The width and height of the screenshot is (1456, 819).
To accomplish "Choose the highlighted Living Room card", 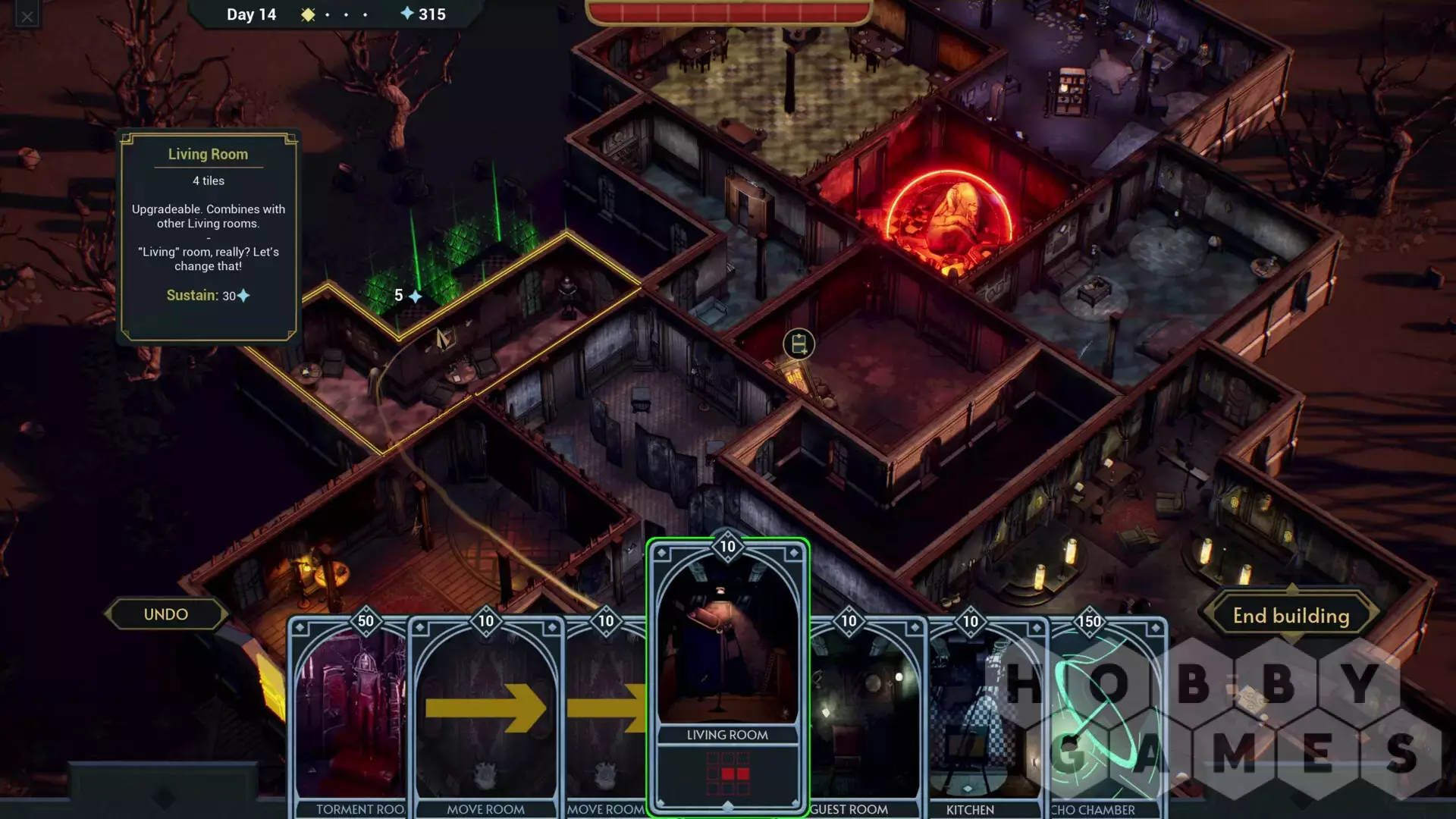I will [727, 675].
